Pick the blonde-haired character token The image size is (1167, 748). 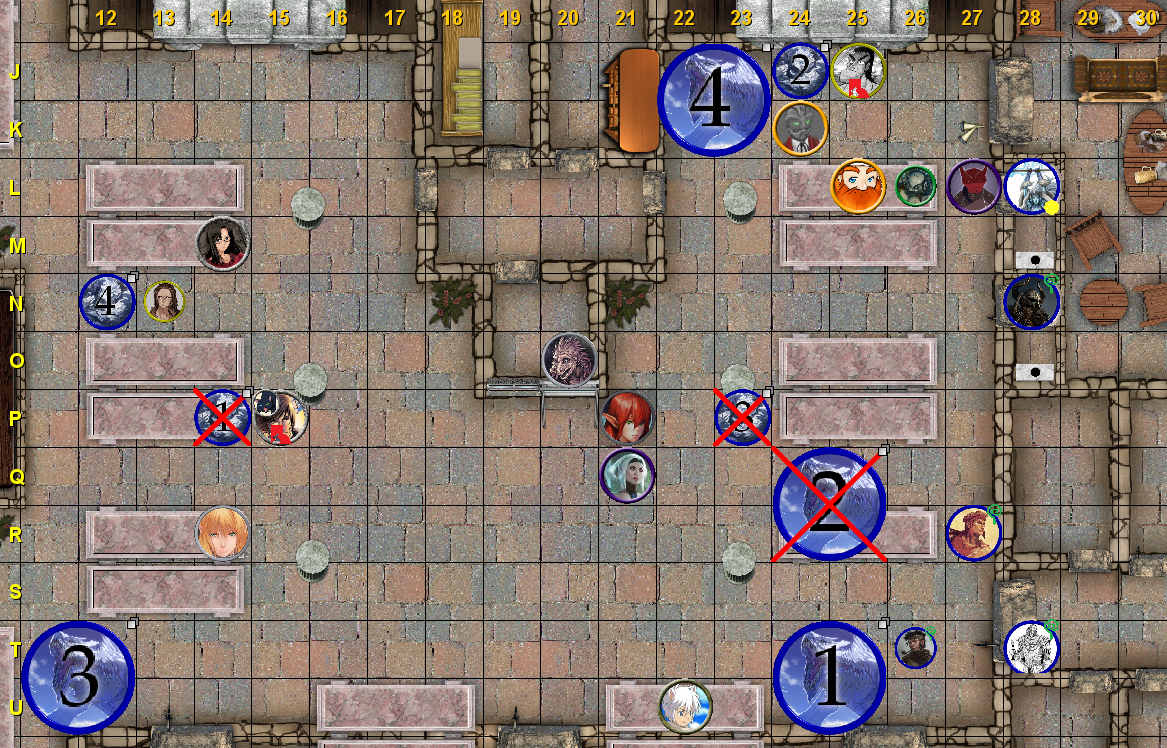pyautogui.click(x=222, y=533)
